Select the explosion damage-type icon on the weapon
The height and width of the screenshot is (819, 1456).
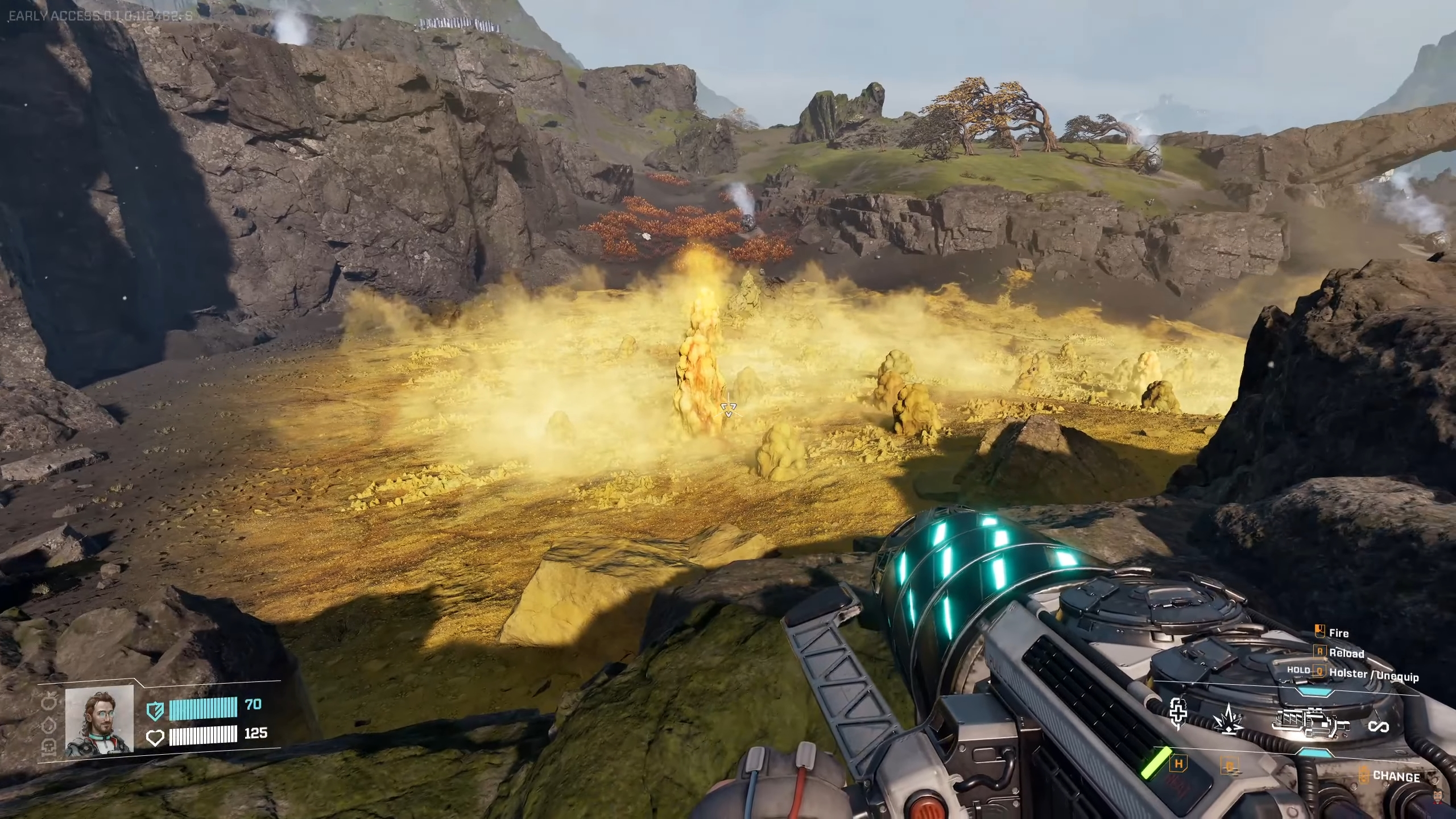[1228, 721]
